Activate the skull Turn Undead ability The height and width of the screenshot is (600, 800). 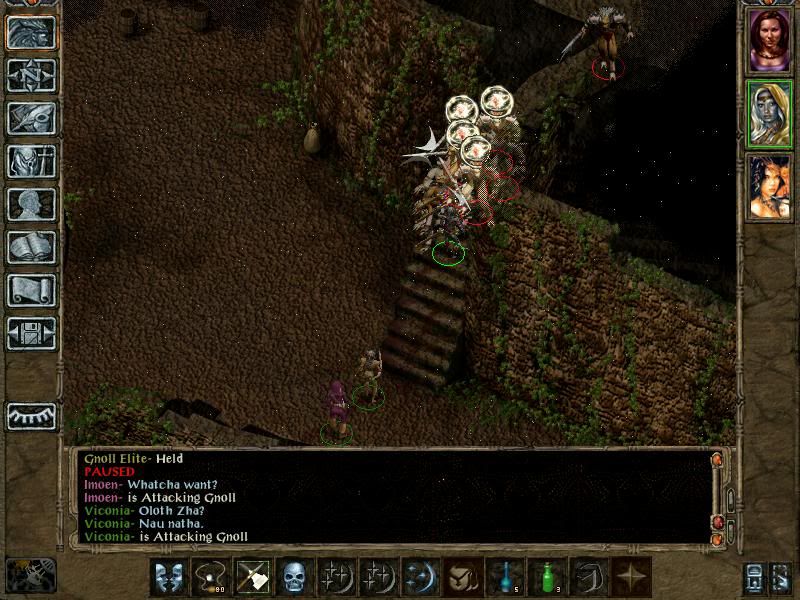pos(295,577)
